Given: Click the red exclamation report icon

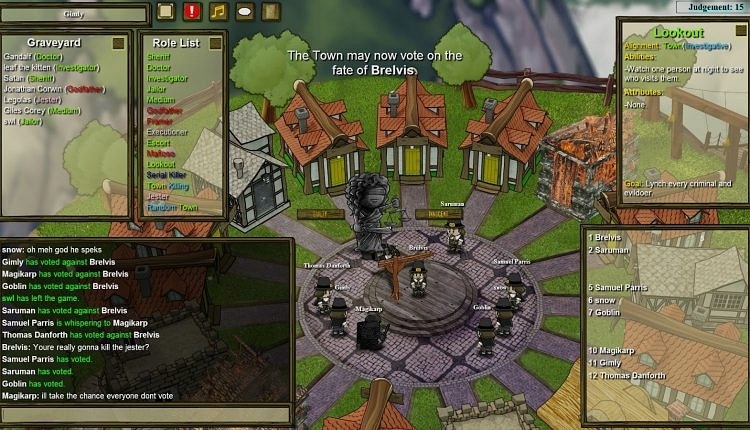Looking at the screenshot, I should click(192, 11).
